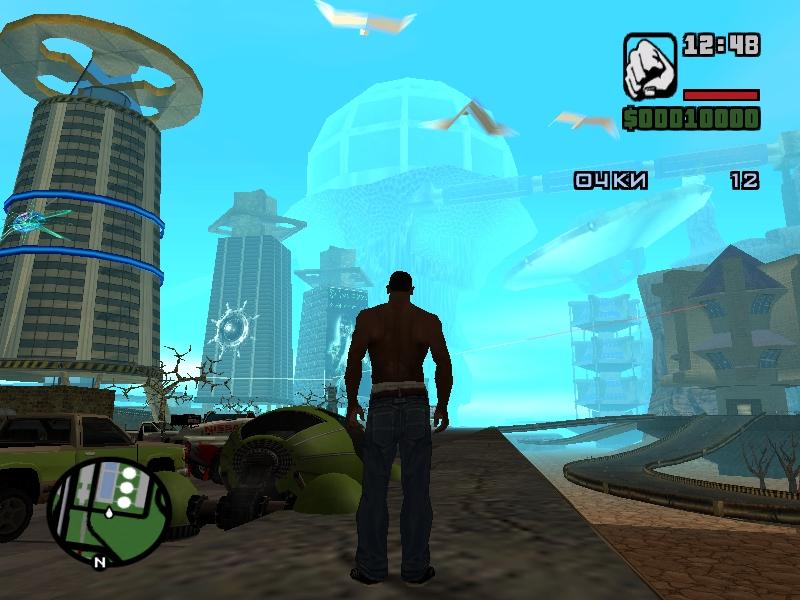Click the fist weapon icon

(x=649, y=67)
